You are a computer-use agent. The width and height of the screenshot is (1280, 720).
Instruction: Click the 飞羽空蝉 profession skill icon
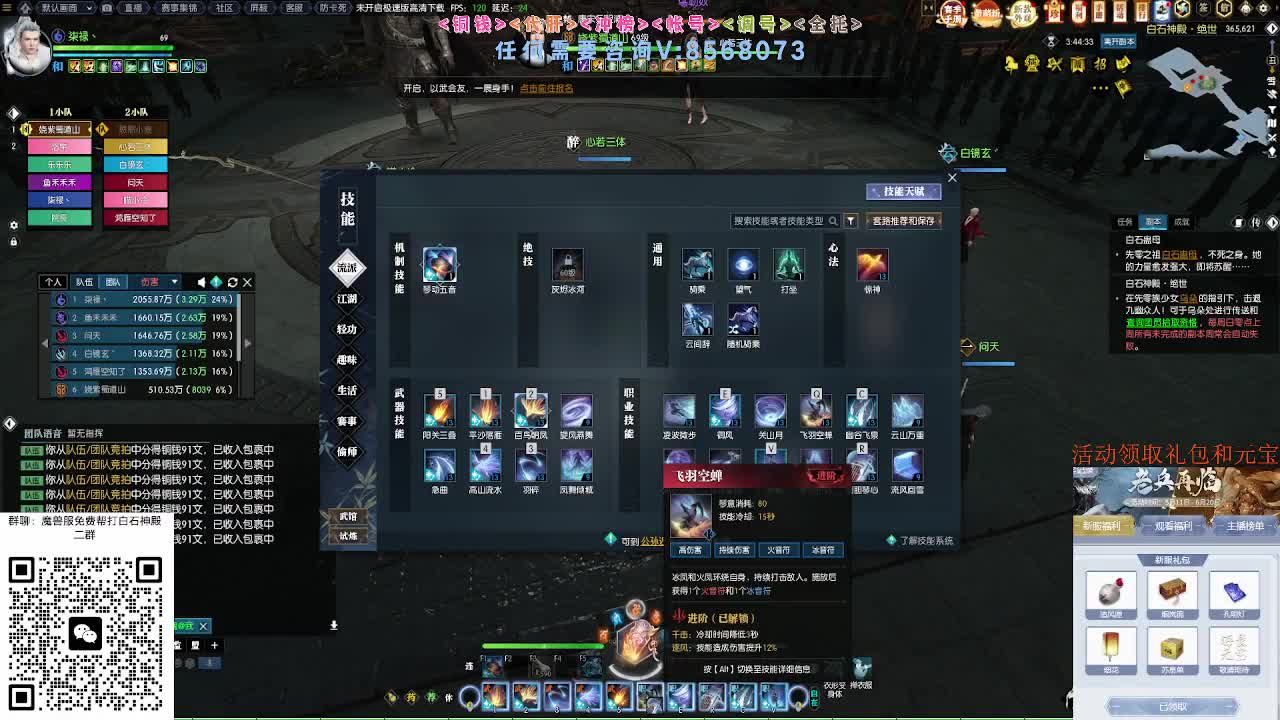pyautogui.click(x=815, y=412)
